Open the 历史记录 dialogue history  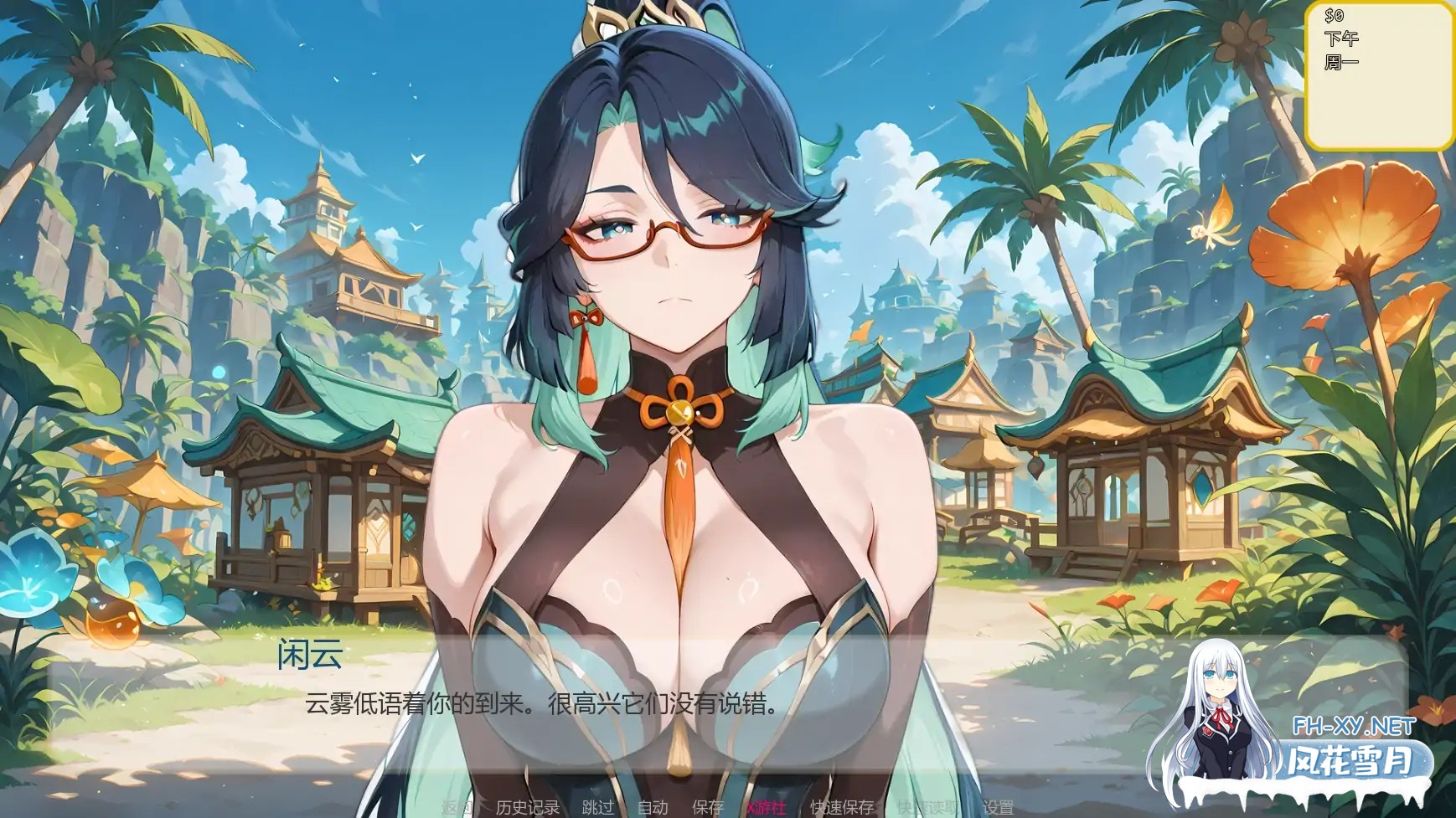pyautogui.click(x=528, y=806)
